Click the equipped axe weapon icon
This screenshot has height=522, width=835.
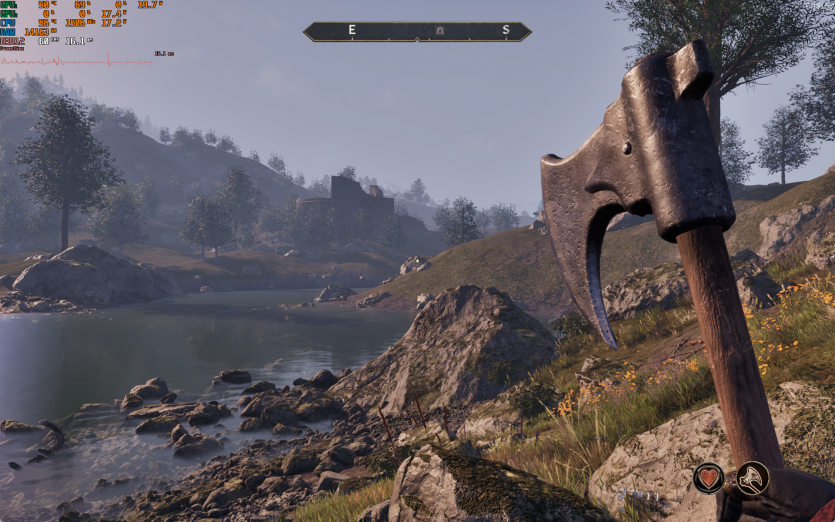tap(752, 478)
